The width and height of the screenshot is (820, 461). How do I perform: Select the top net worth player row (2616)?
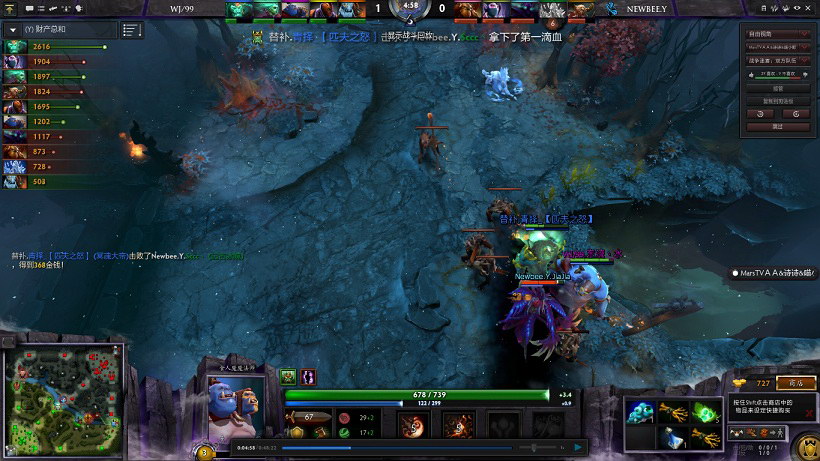(x=60, y=47)
